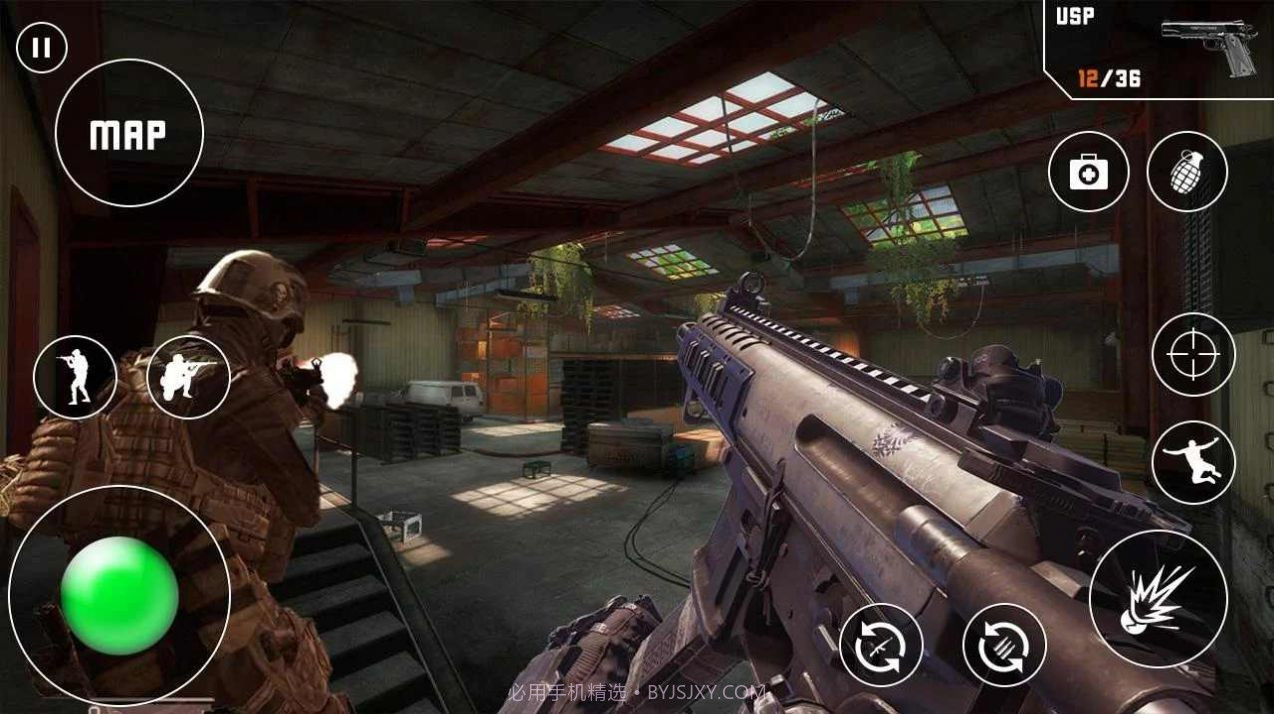Reload ammo with the bullets cycle button

click(1004, 646)
